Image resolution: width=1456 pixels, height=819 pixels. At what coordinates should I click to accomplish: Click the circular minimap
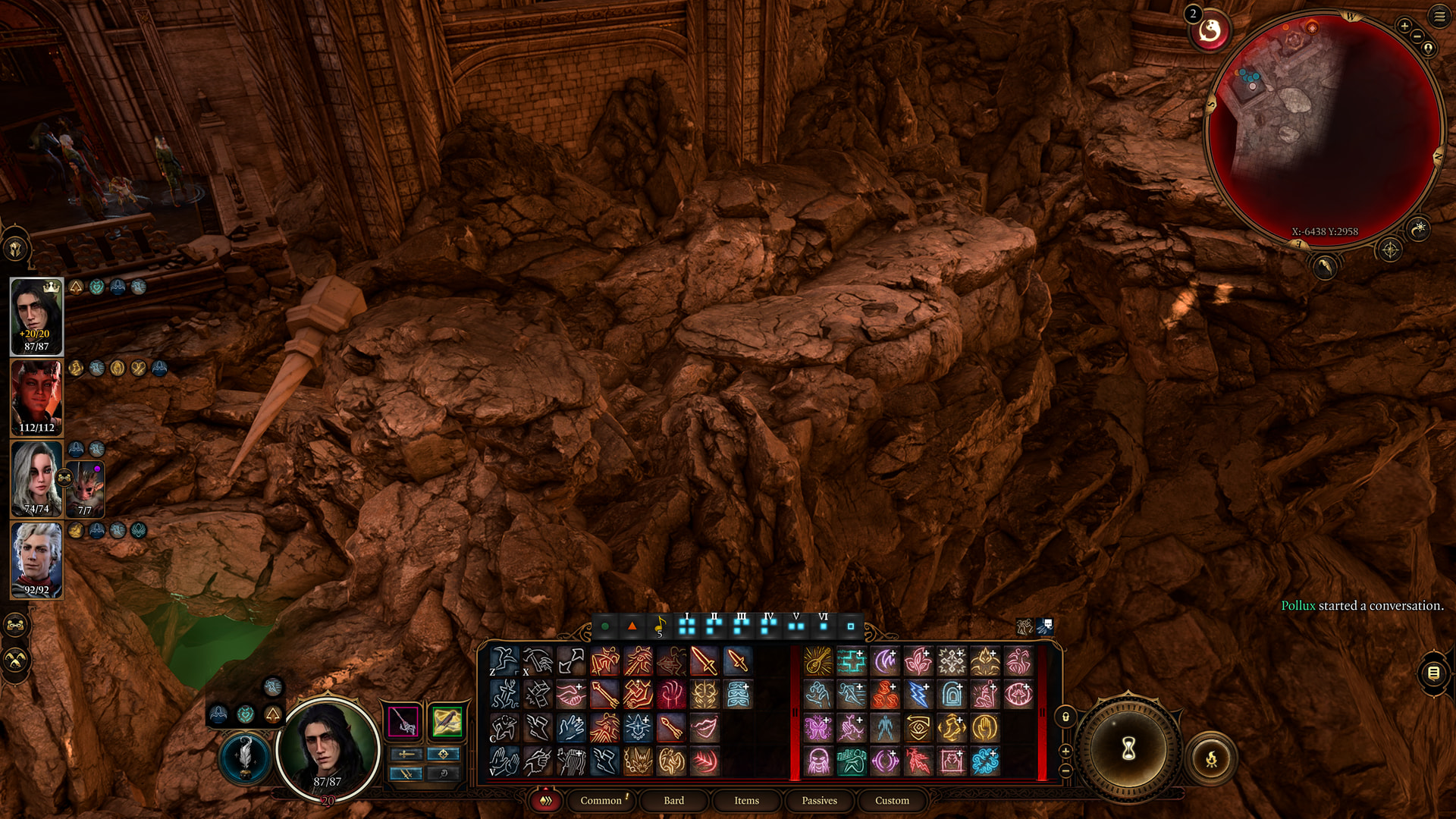pyautogui.click(x=1324, y=129)
